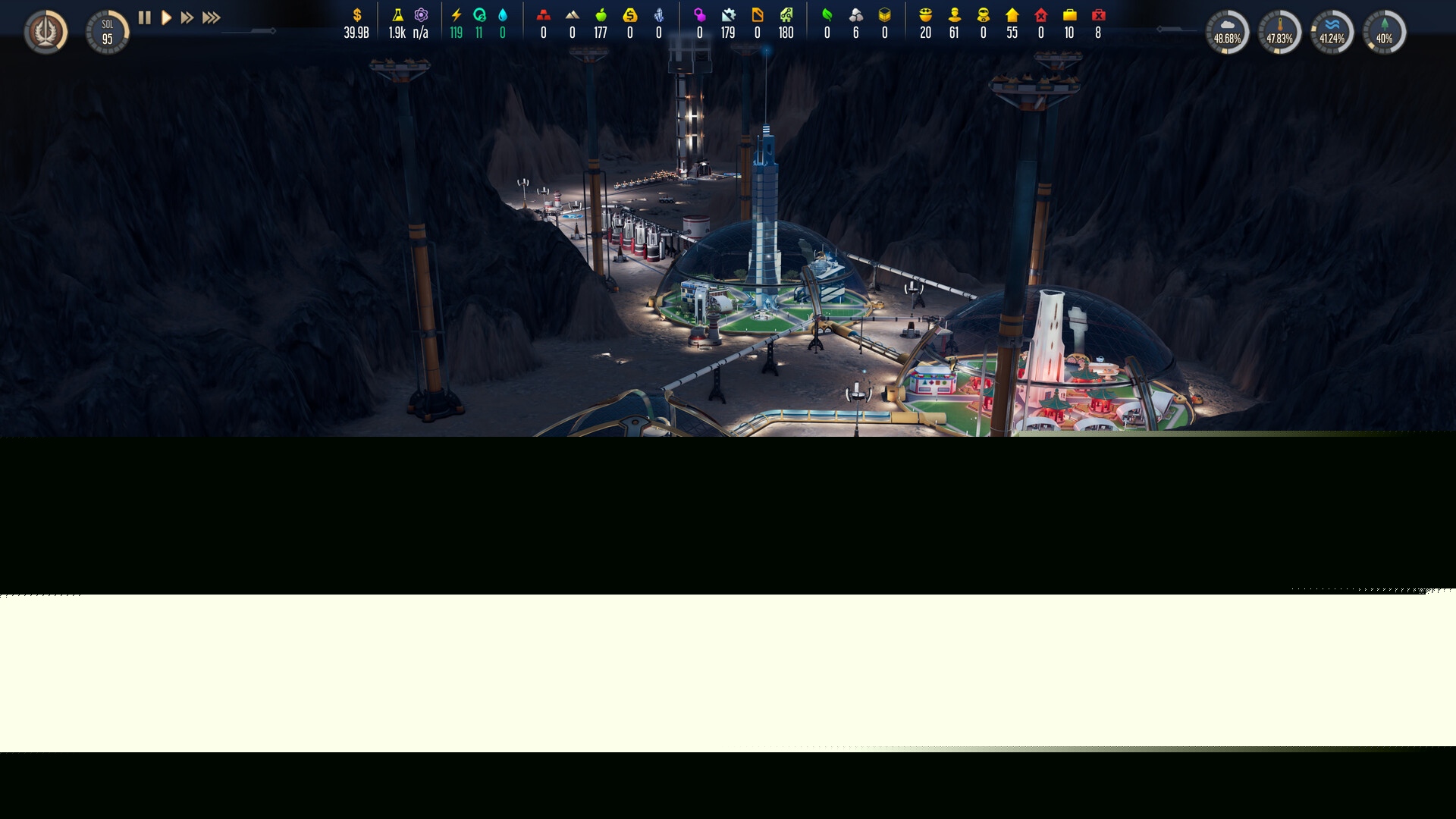The width and height of the screenshot is (1456, 819).
Task: Click the funding dollar icon
Action: pyautogui.click(x=356, y=15)
